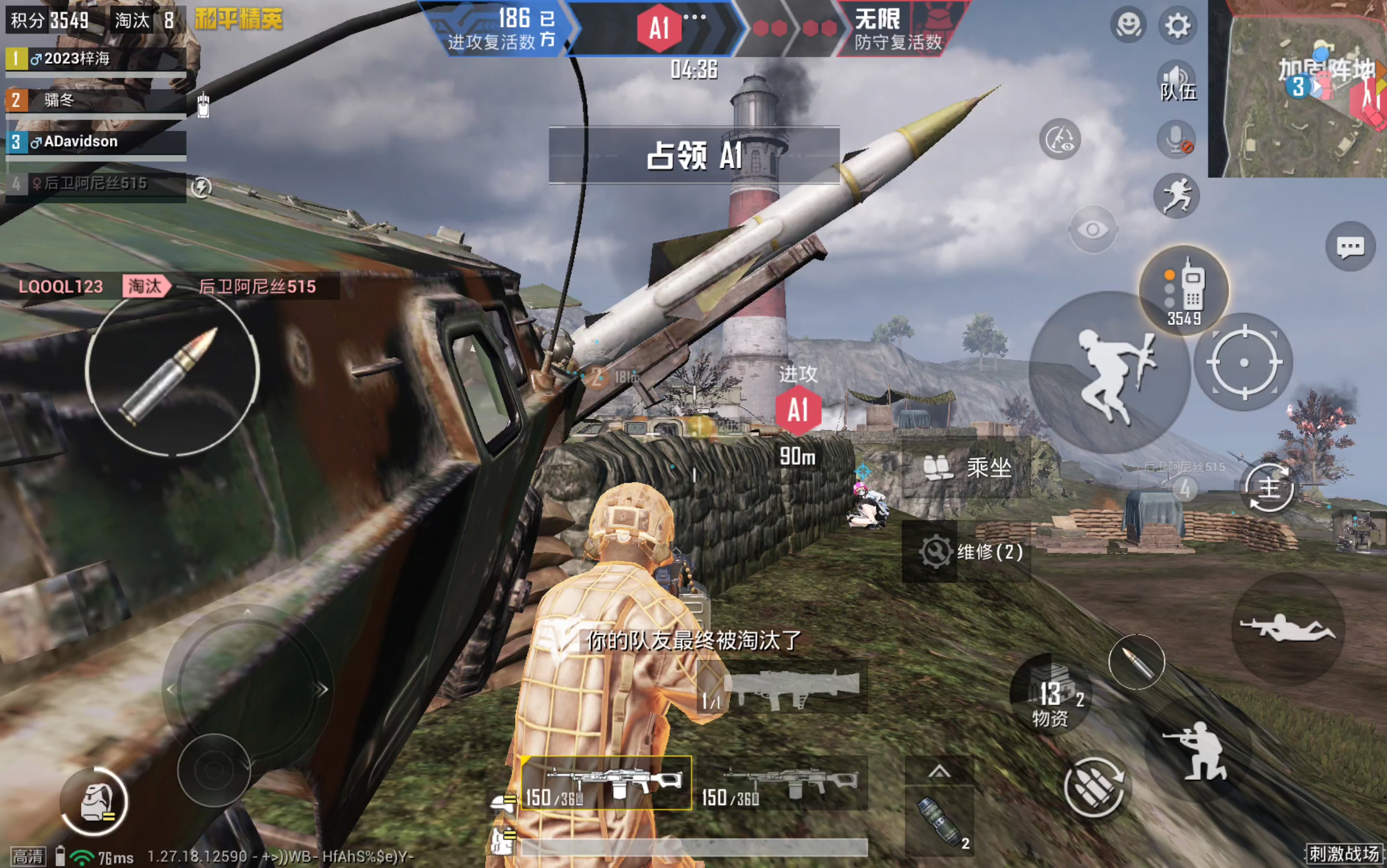Screen dimensions: 1387x868
Task: Crouch with the kneeling soldier button
Action: click(x=1197, y=750)
